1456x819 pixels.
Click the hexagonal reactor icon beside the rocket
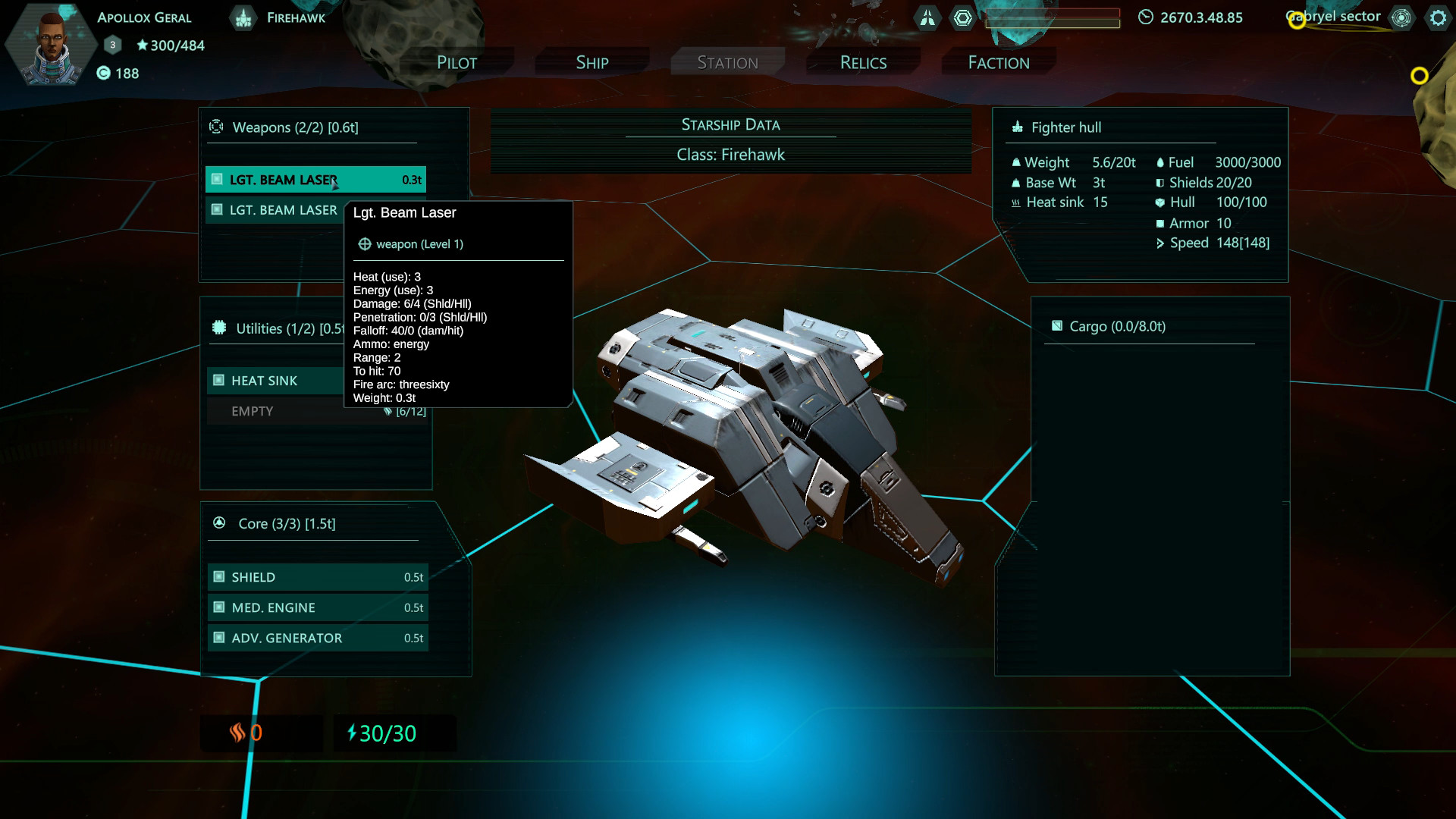click(963, 17)
